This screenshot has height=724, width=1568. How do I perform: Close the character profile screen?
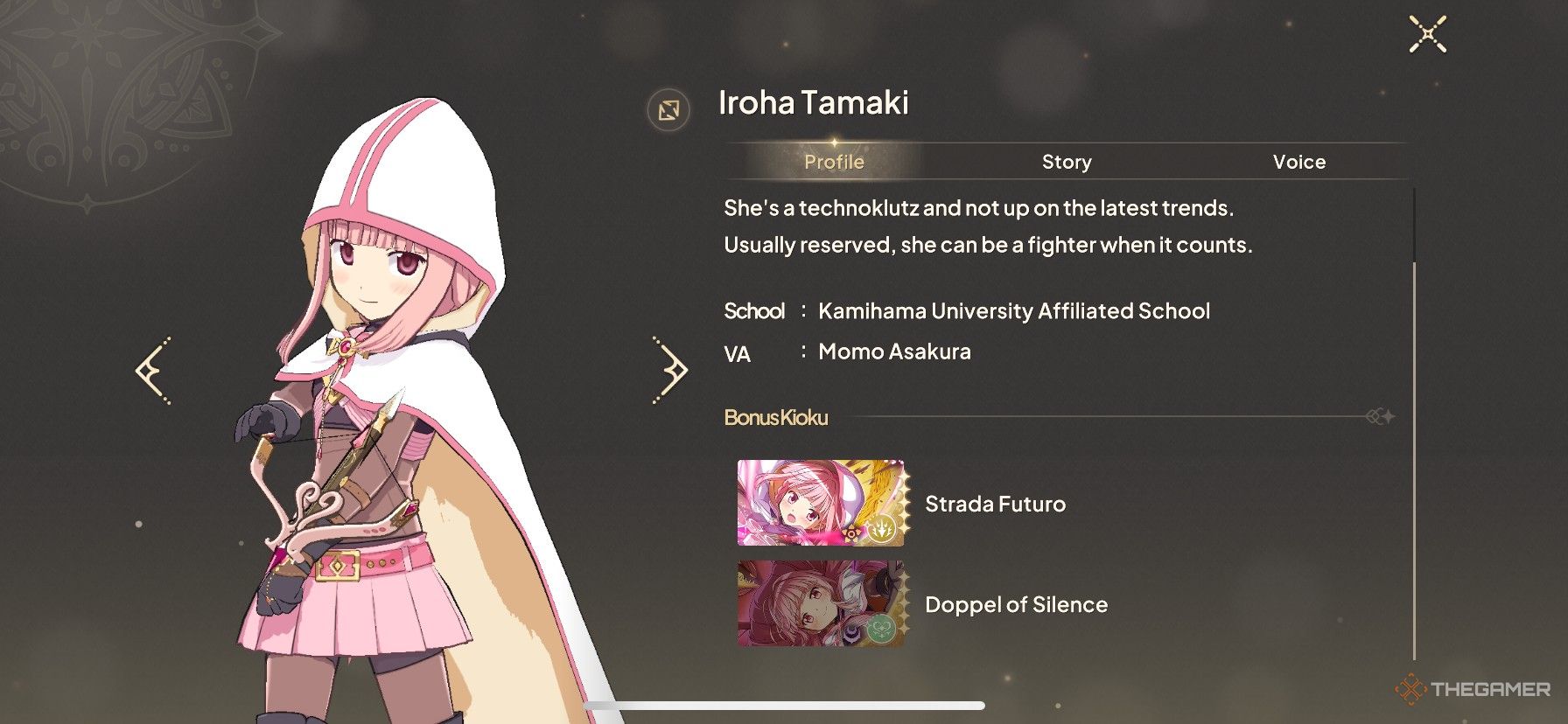[1427, 34]
